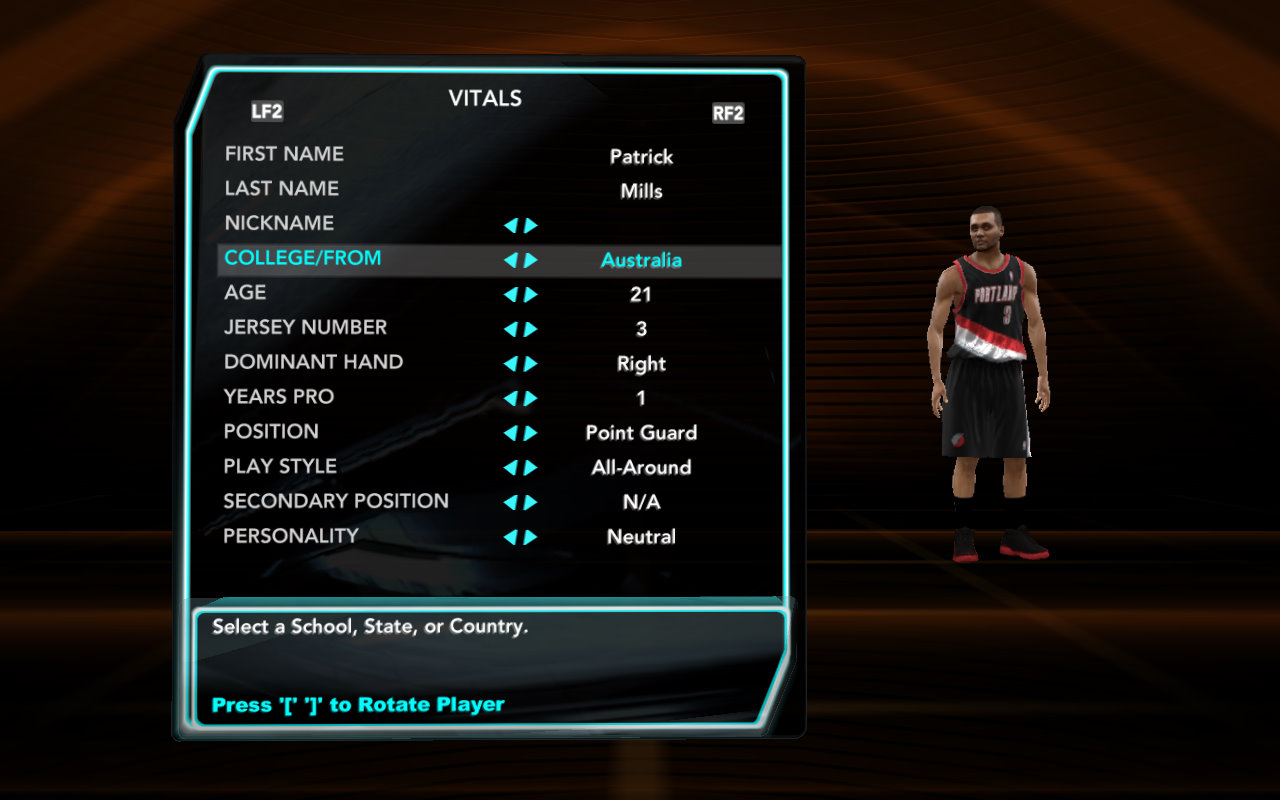Click the Jersey Number left arrow
This screenshot has width=1280, height=800.
click(510, 329)
